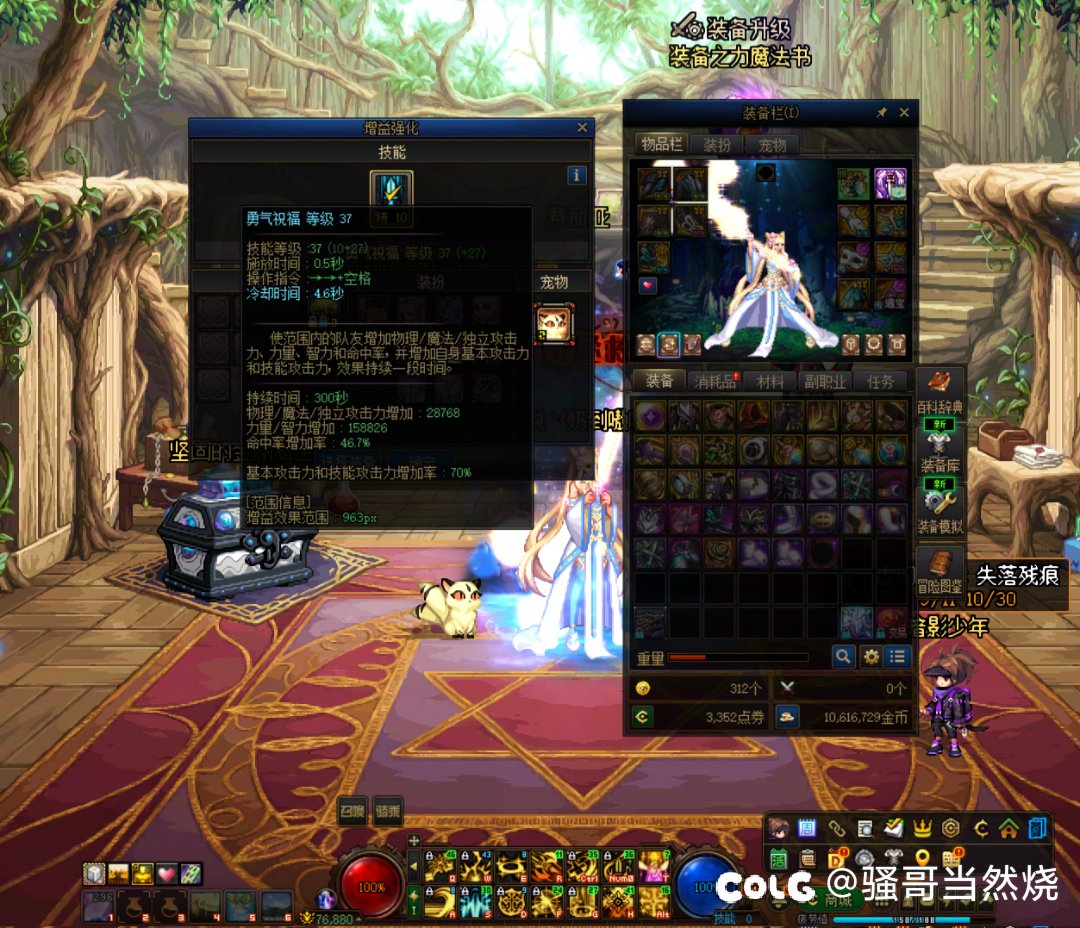Image resolution: width=1080 pixels, height=928 pixels.
Task: Open the 百科辞典 encyclopedia
Action: pos(940,390)
